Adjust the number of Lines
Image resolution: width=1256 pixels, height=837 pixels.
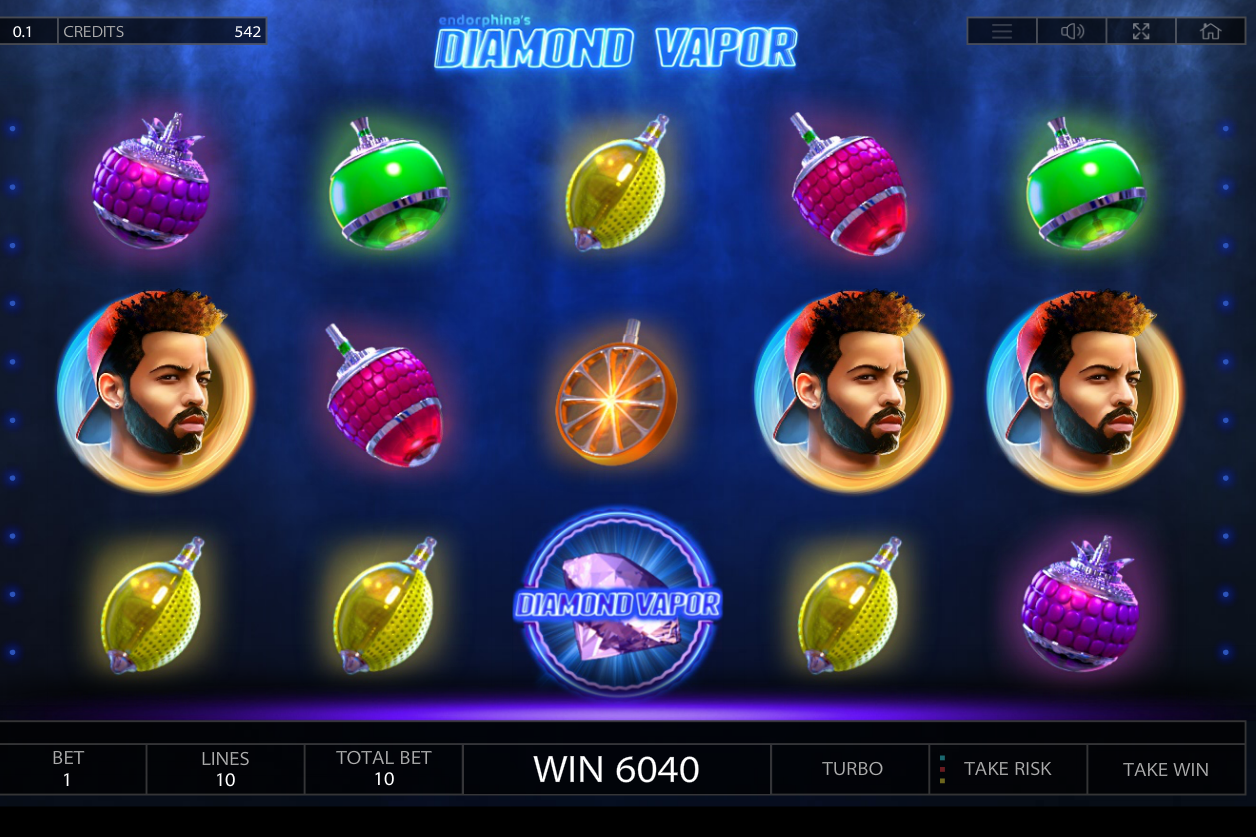[225, 769]
